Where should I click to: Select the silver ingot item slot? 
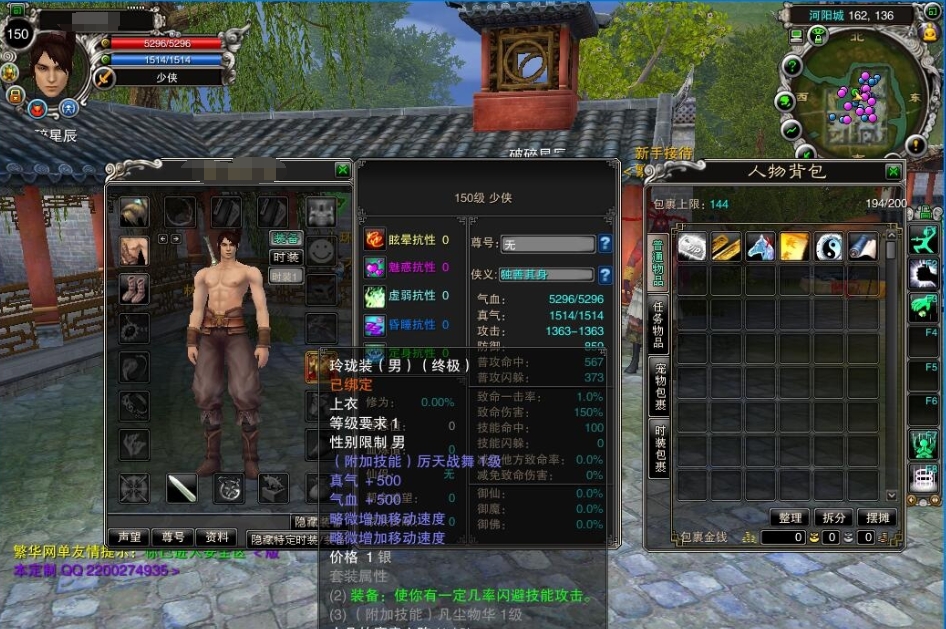coord(693,246)
